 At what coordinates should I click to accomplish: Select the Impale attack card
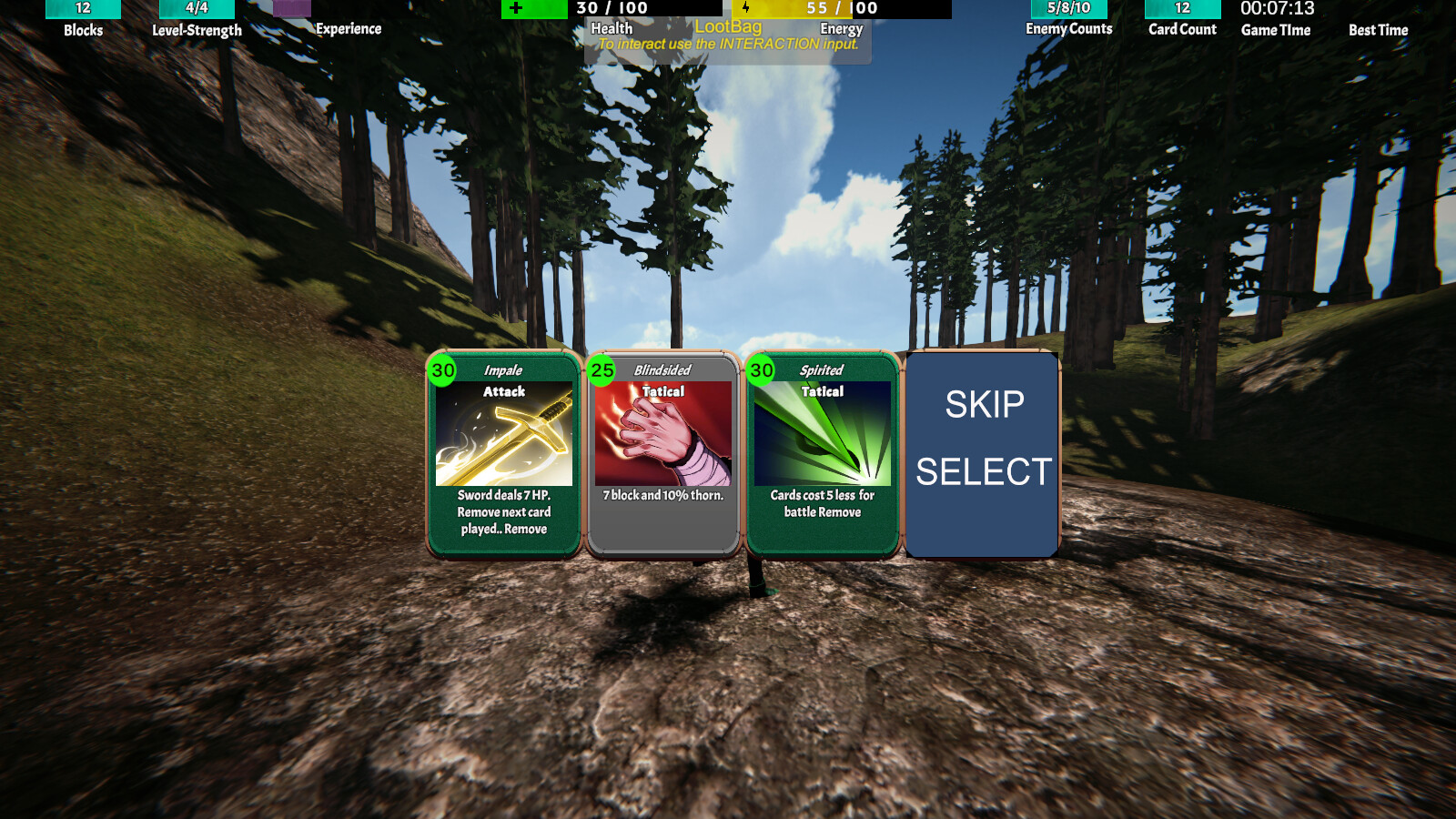point(501,450)
